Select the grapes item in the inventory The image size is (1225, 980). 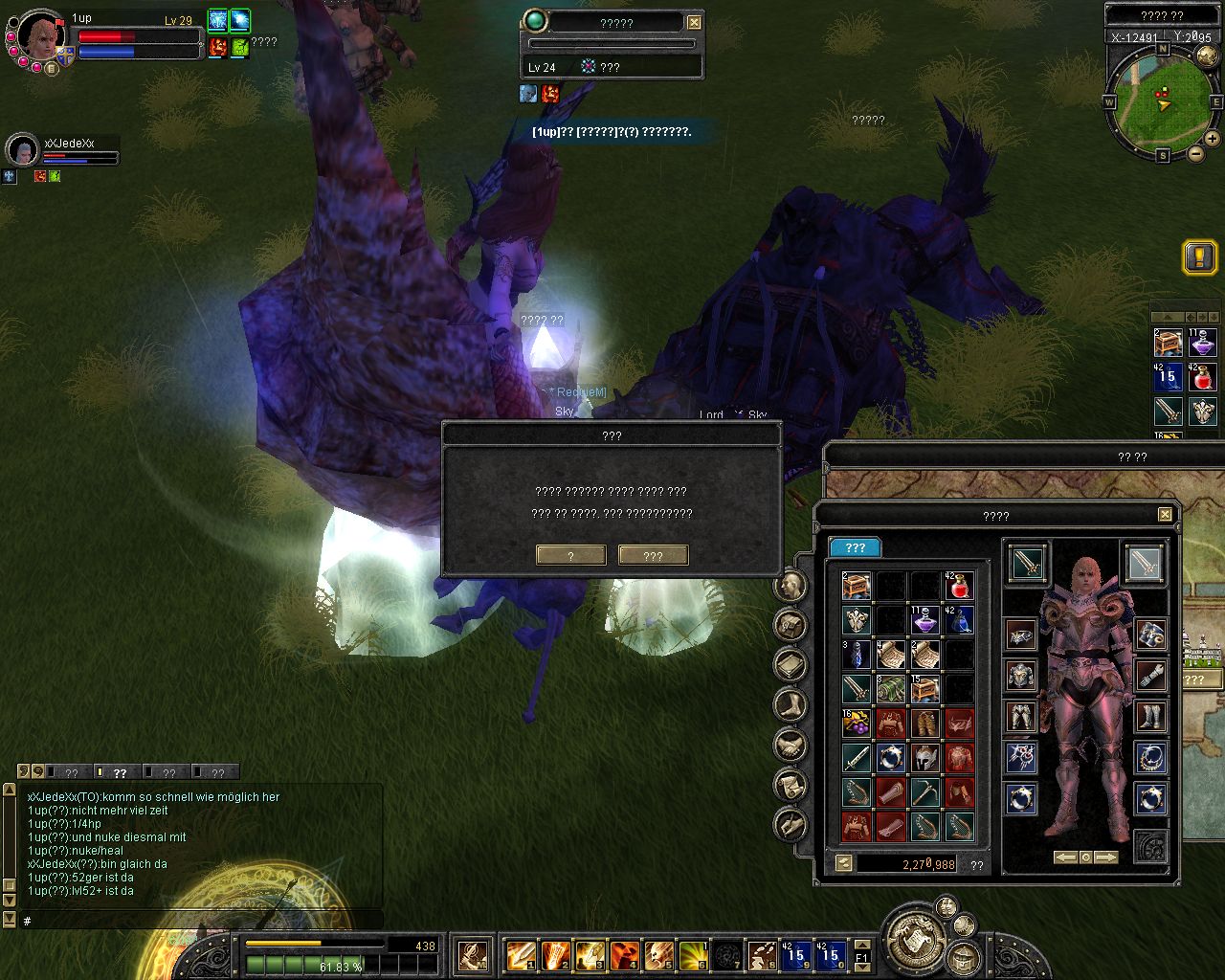[856, 724]
